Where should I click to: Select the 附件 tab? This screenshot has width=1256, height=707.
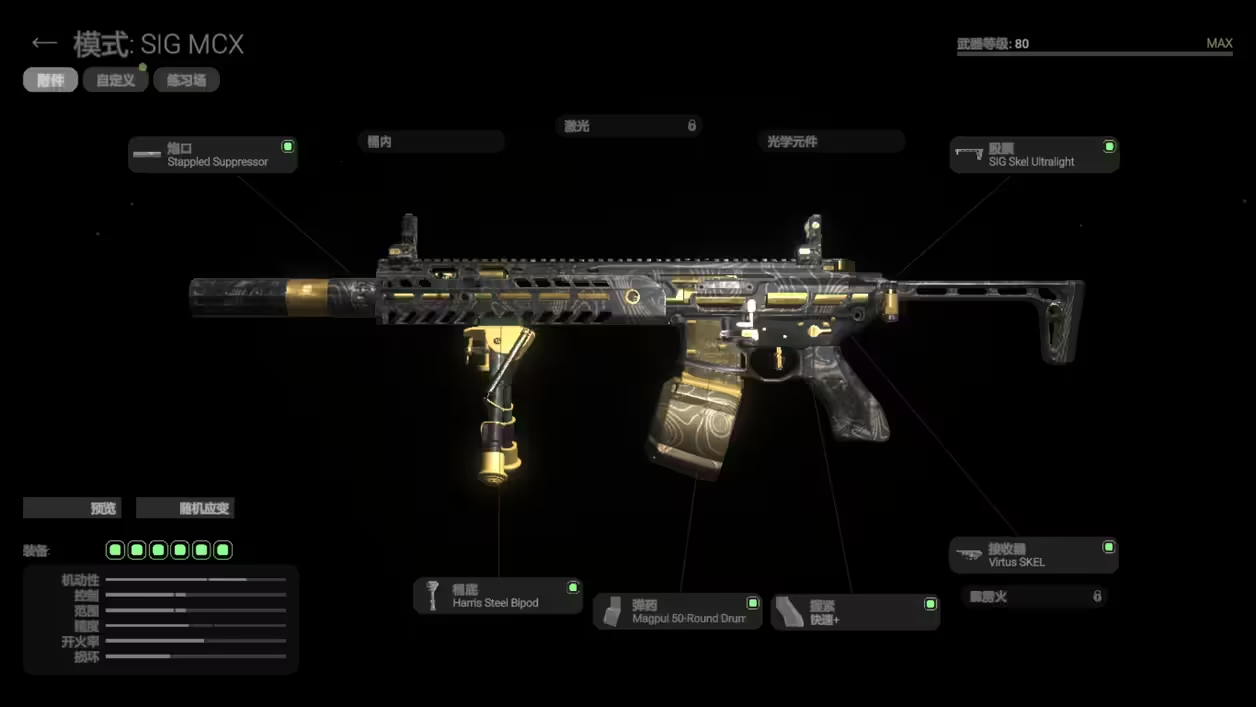tap(50, 80)
